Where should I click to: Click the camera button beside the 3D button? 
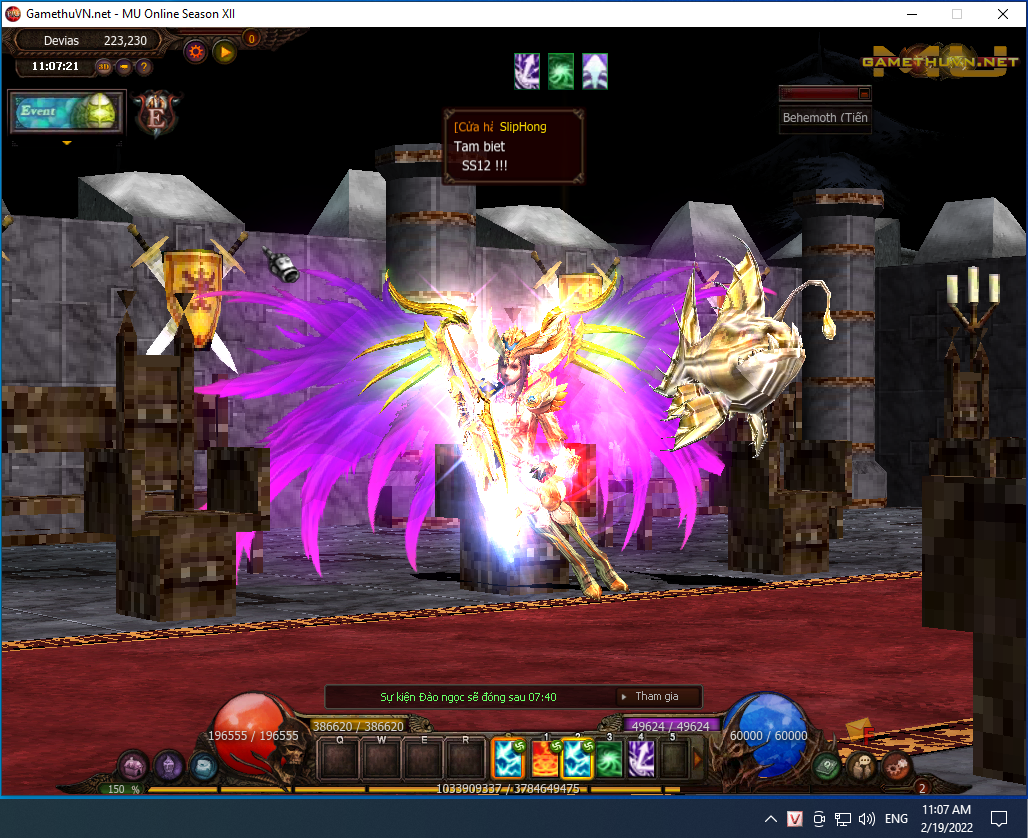(124, 67)
